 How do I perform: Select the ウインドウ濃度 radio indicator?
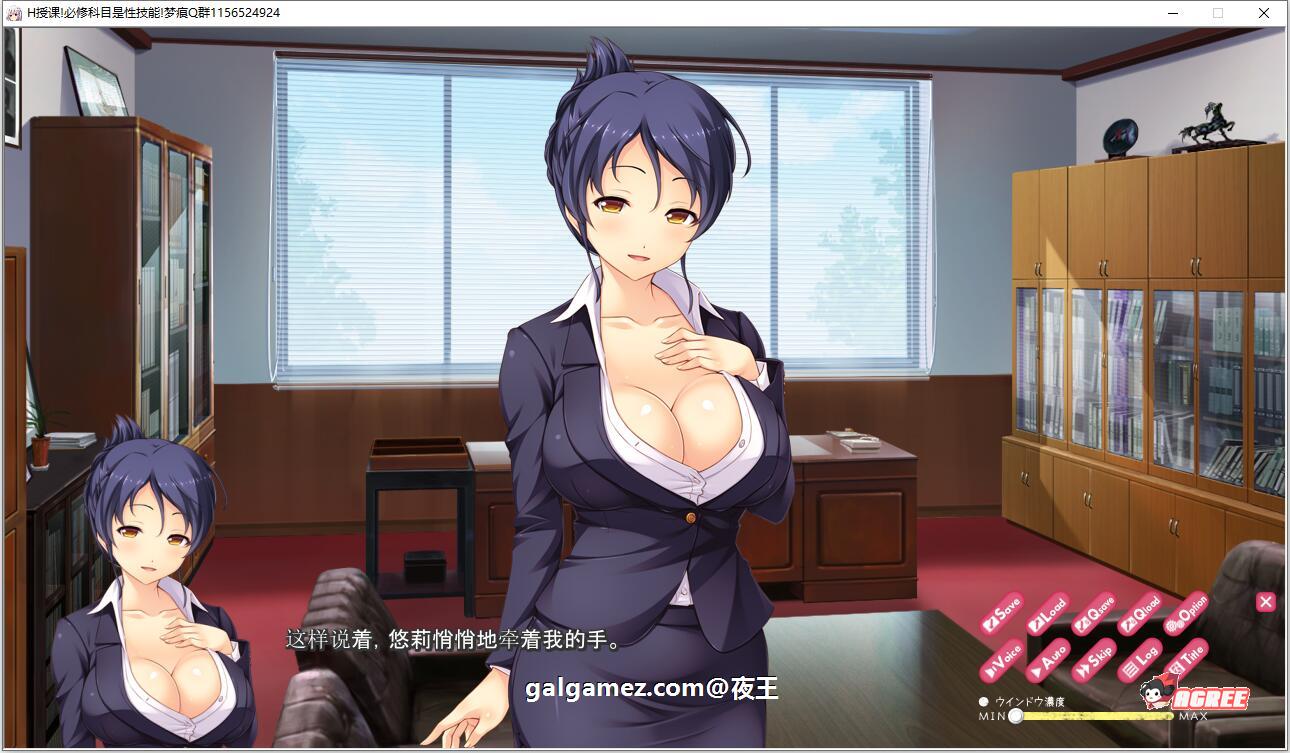click(986, 703)
